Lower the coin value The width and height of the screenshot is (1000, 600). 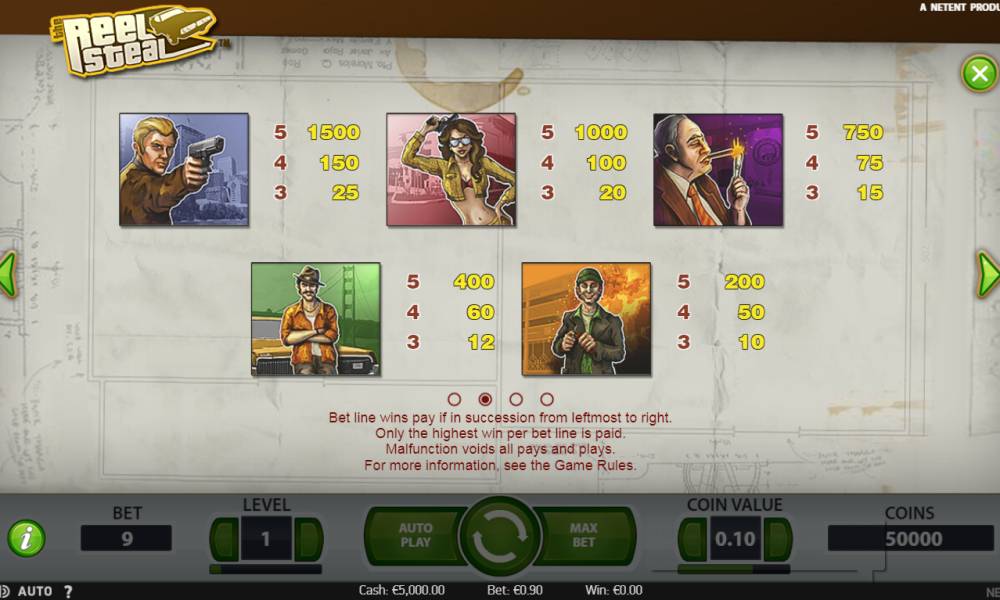pos(692,539)
